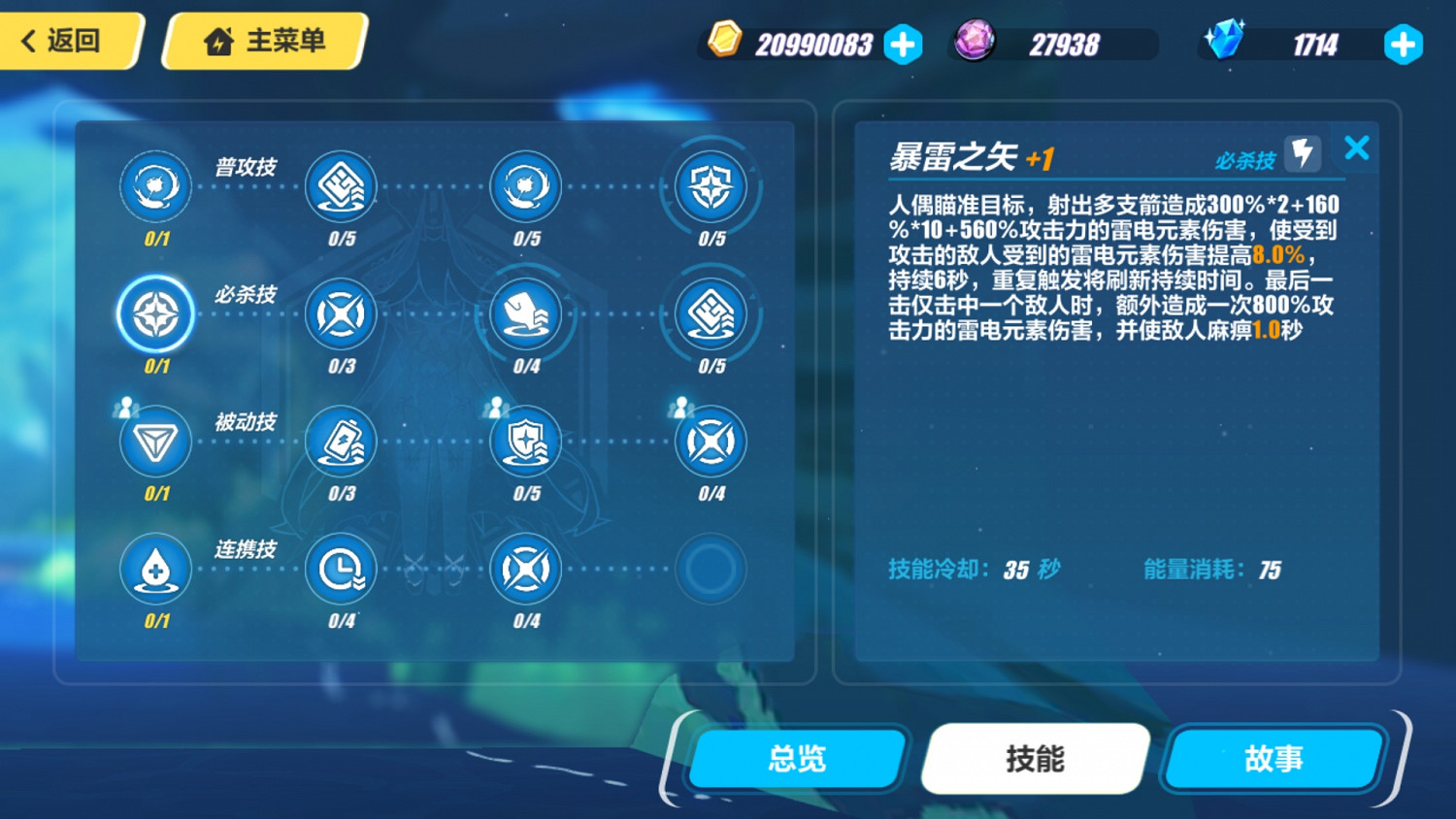
Task: Select the droplet-shaped 连携技 combo skill icon
Action: (x=155, y=571)
